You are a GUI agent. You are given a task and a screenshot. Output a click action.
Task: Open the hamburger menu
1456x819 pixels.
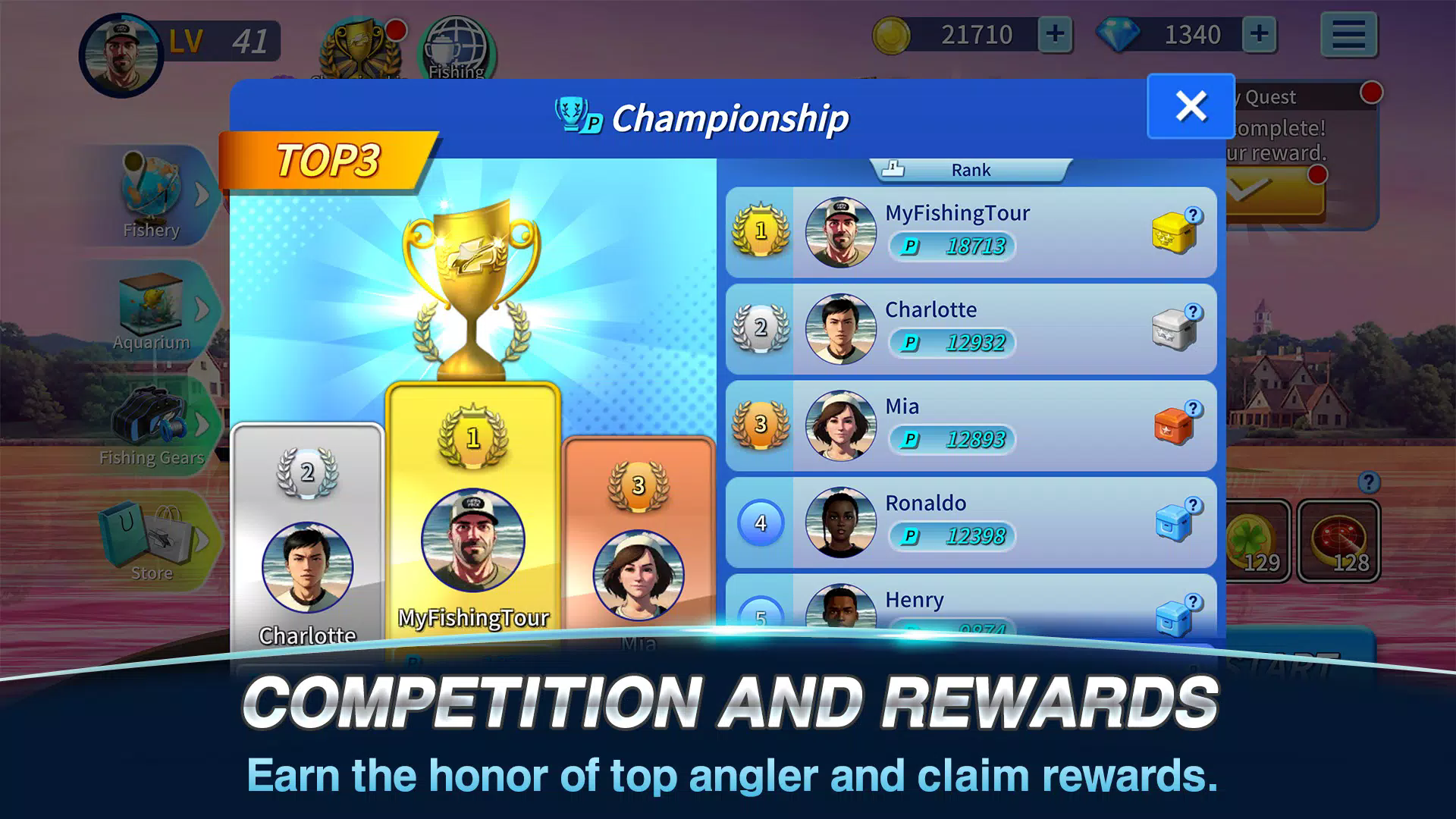click(1348, 35)
